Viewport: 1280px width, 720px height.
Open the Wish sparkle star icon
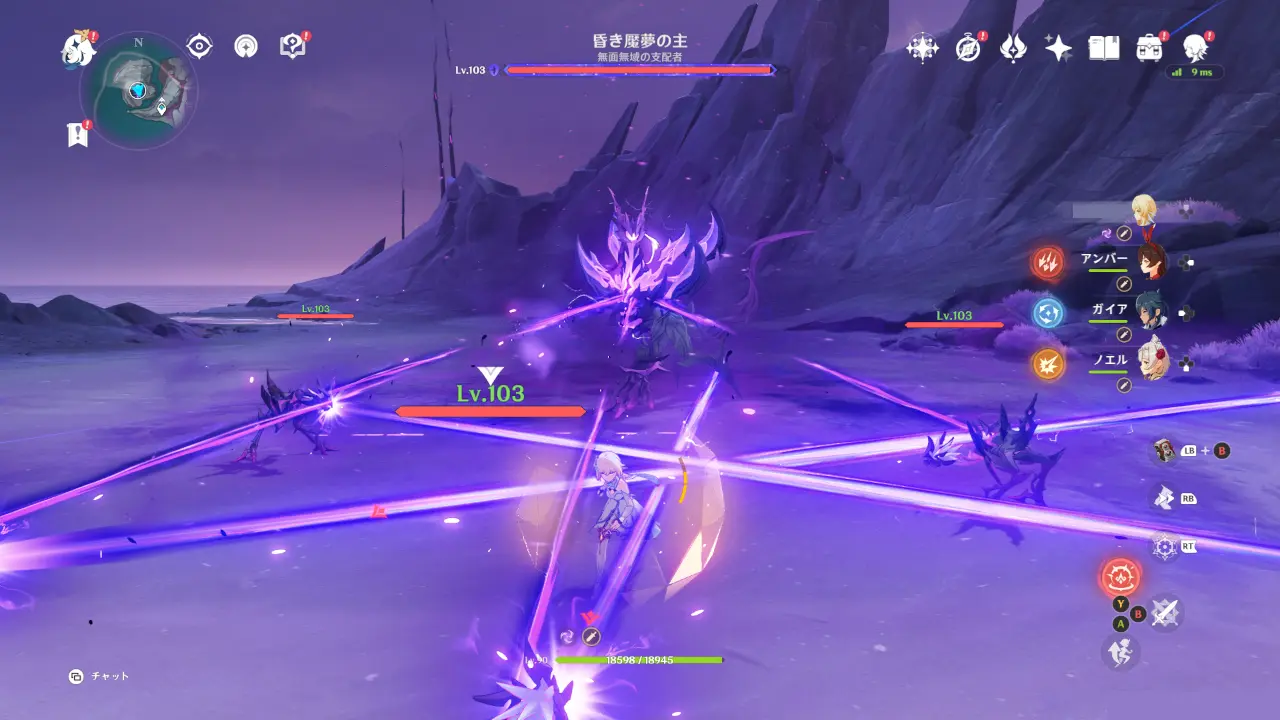coord(1058,47)
